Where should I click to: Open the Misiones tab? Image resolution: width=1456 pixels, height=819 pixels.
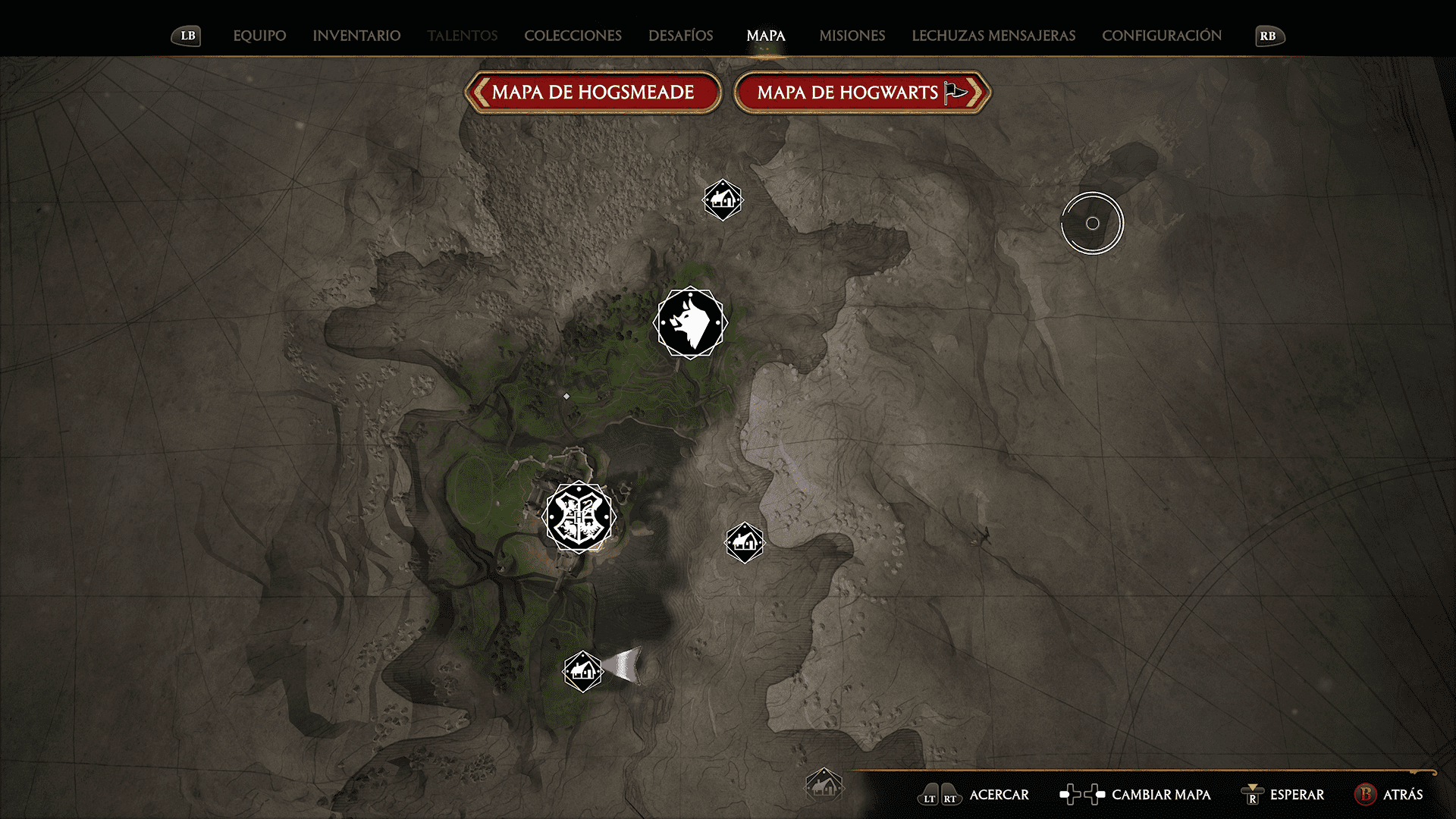coord(852,36)
